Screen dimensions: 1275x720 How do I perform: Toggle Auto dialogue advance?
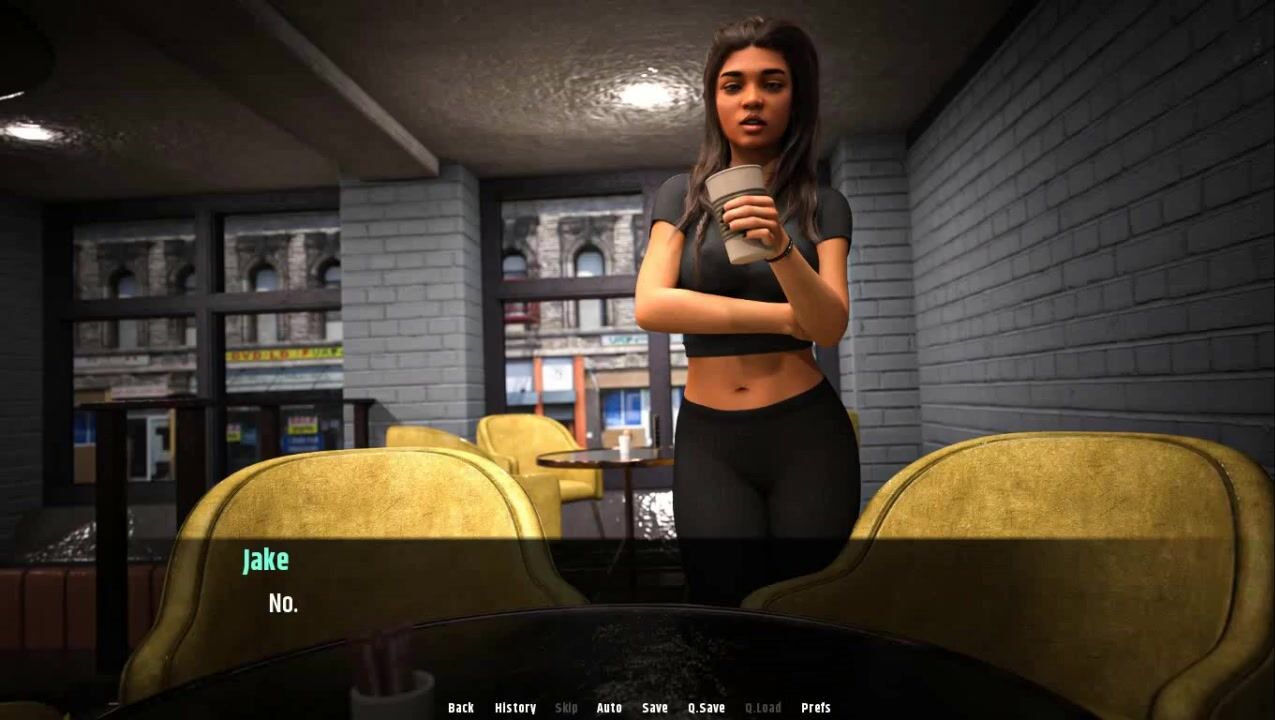point(609,708)
